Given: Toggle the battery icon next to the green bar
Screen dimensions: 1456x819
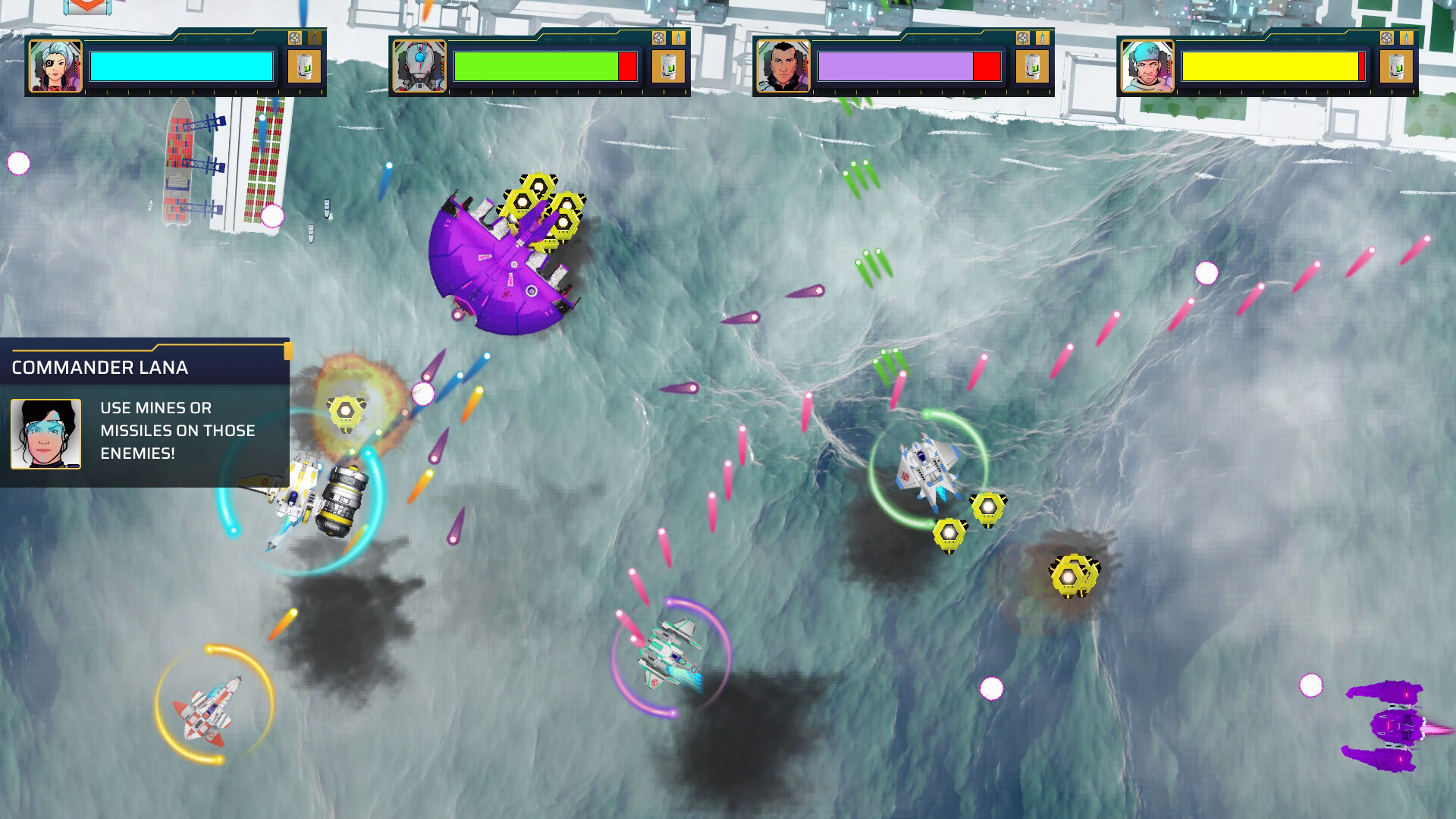Looking at the screenshot, I should 668,66.
